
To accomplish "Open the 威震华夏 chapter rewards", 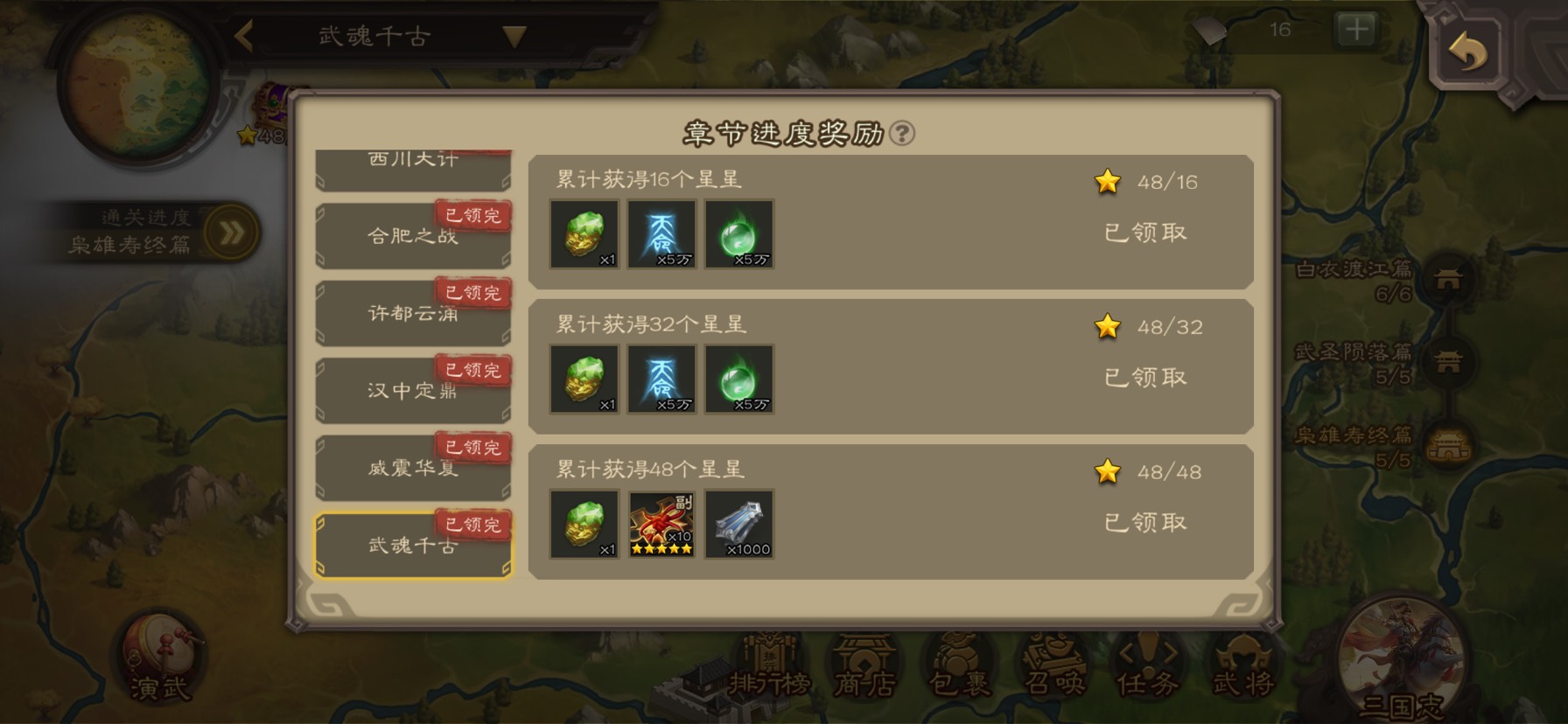I will (412, 468).
